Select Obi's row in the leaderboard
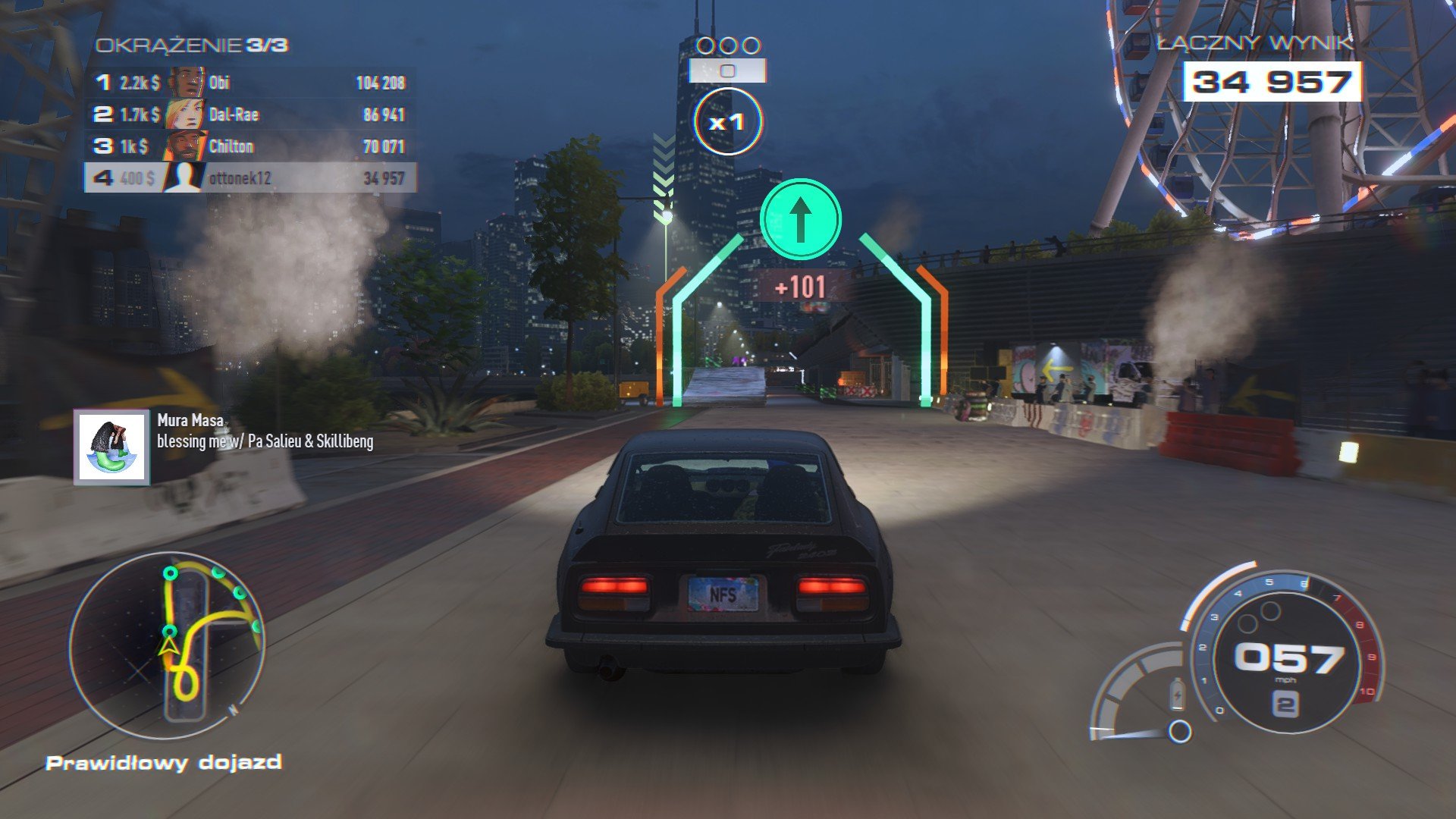The width and height of the screenshot is (1456, 819). 250,83
